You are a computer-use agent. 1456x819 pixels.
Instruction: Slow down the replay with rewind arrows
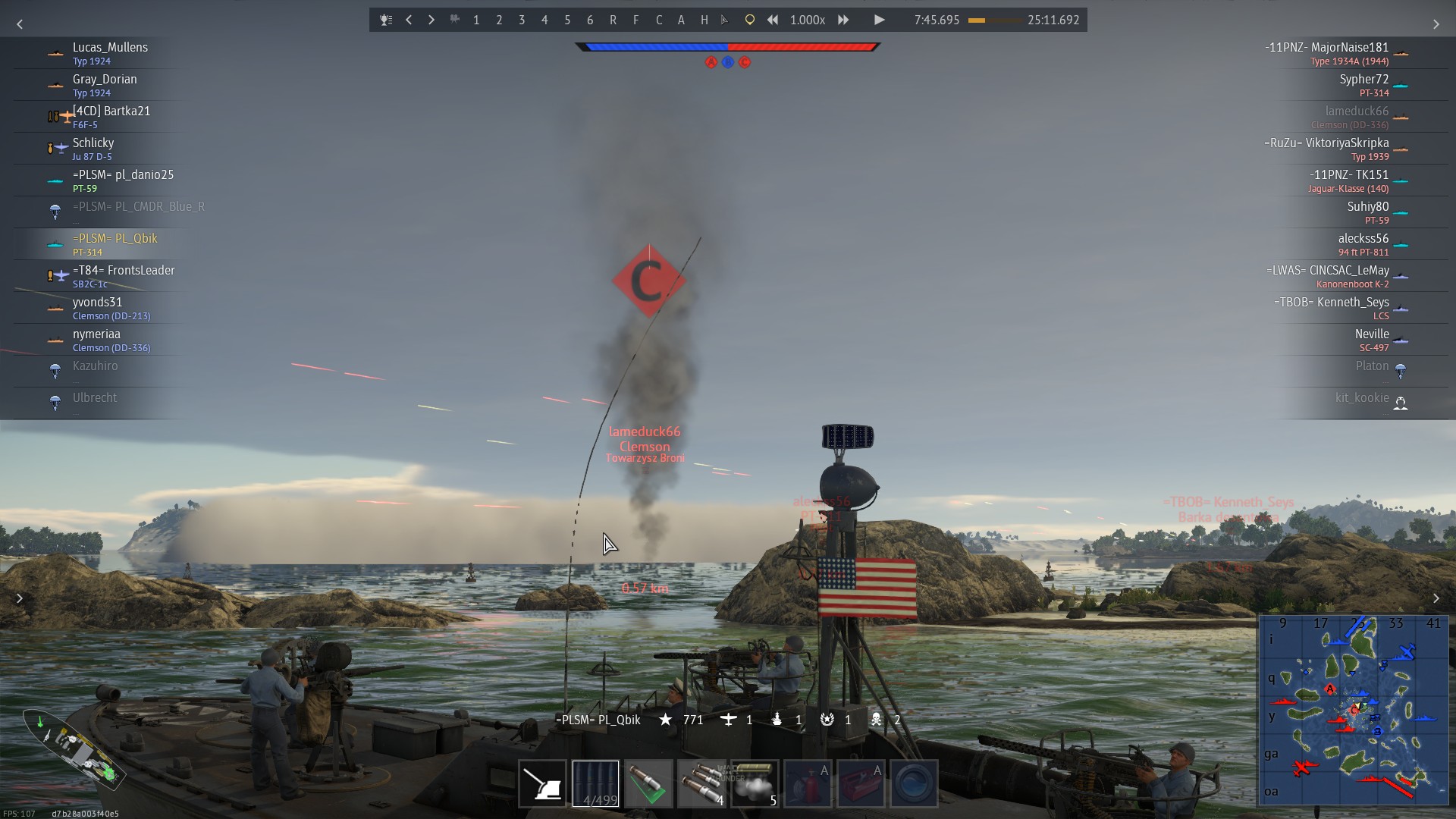[x=772, y=20]
